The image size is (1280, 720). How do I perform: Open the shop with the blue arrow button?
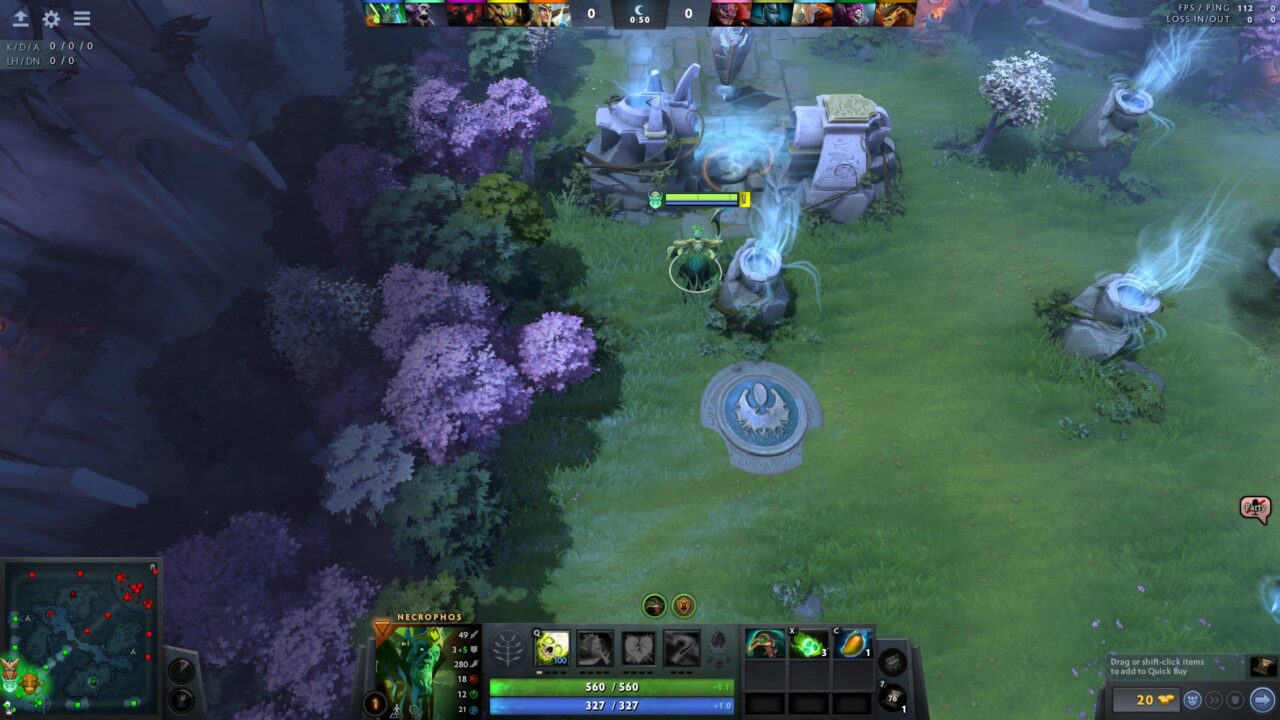pyautogui.click(x=1264, y=699)
